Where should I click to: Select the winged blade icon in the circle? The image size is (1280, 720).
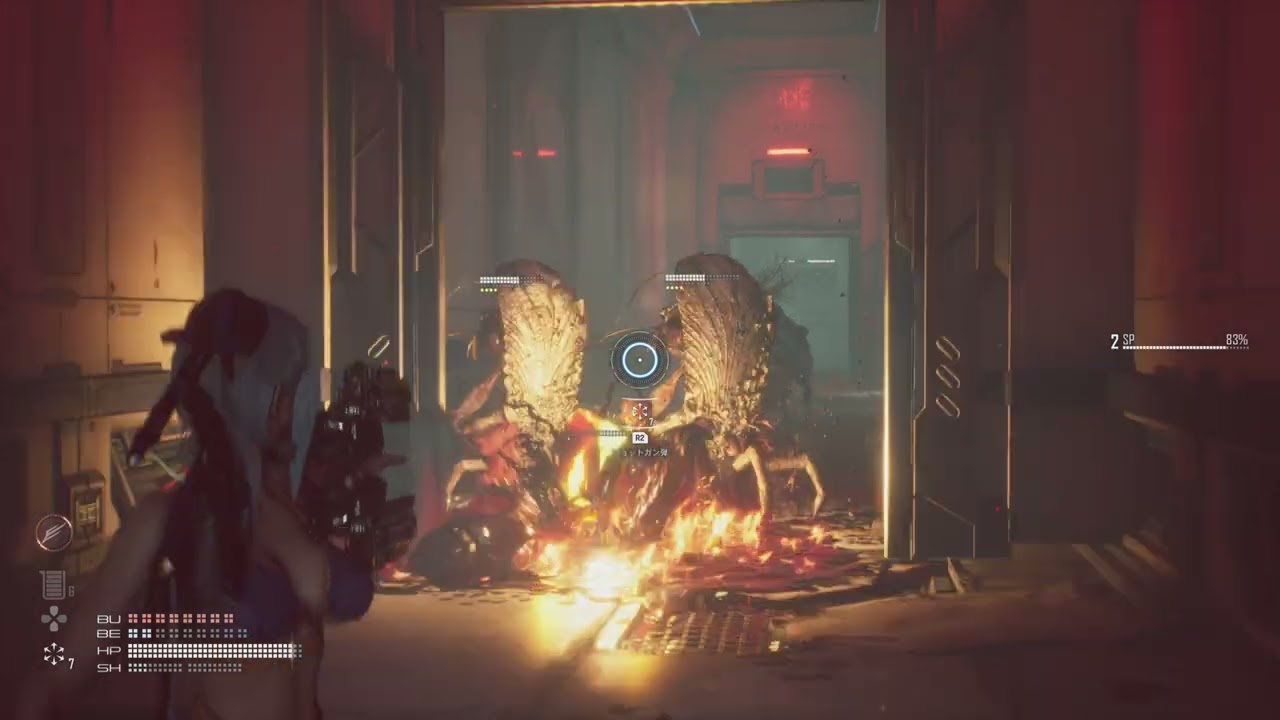pyautogui.click(x=53, y=533)
